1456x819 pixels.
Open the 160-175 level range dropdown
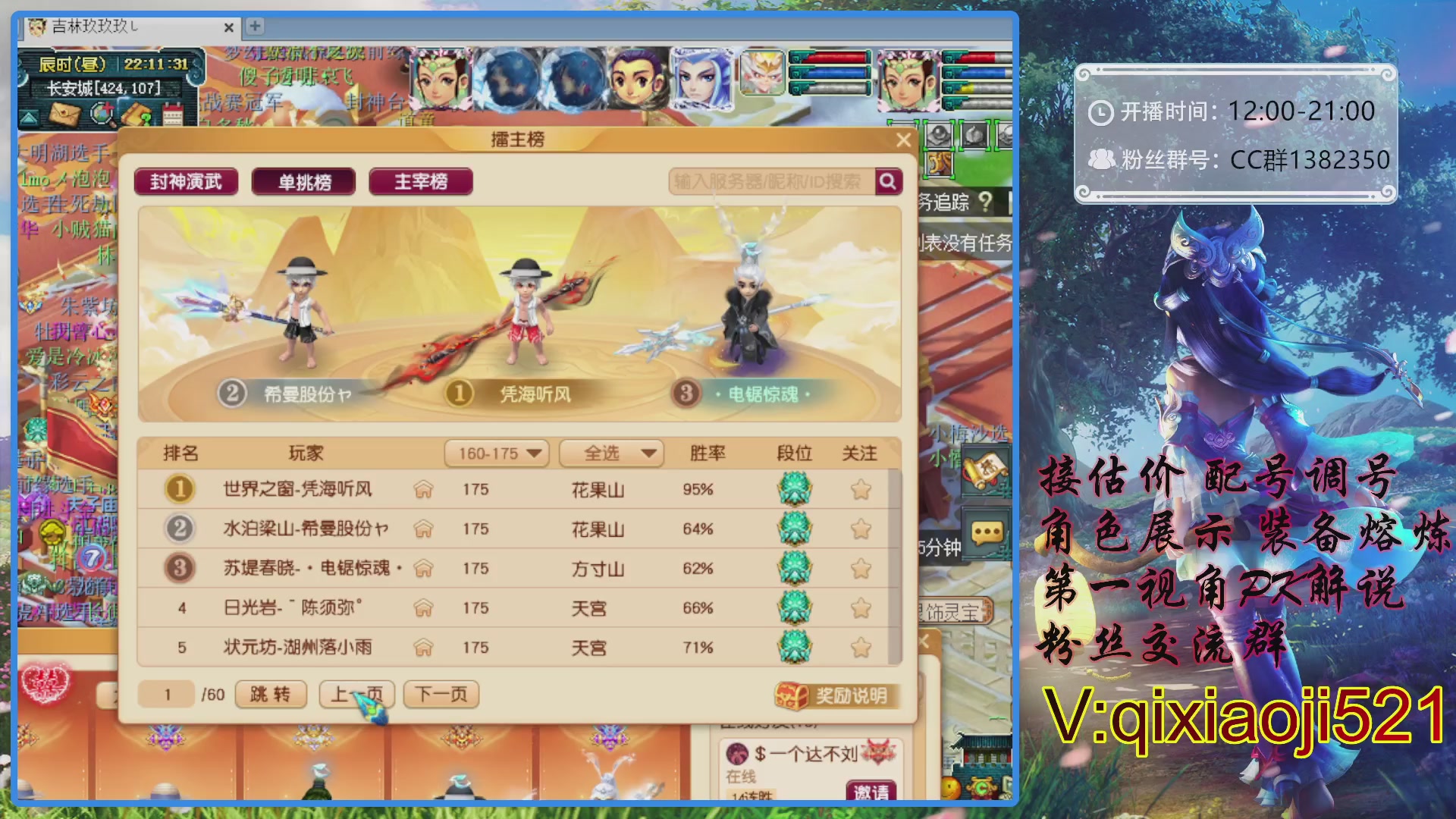[497, 453]
